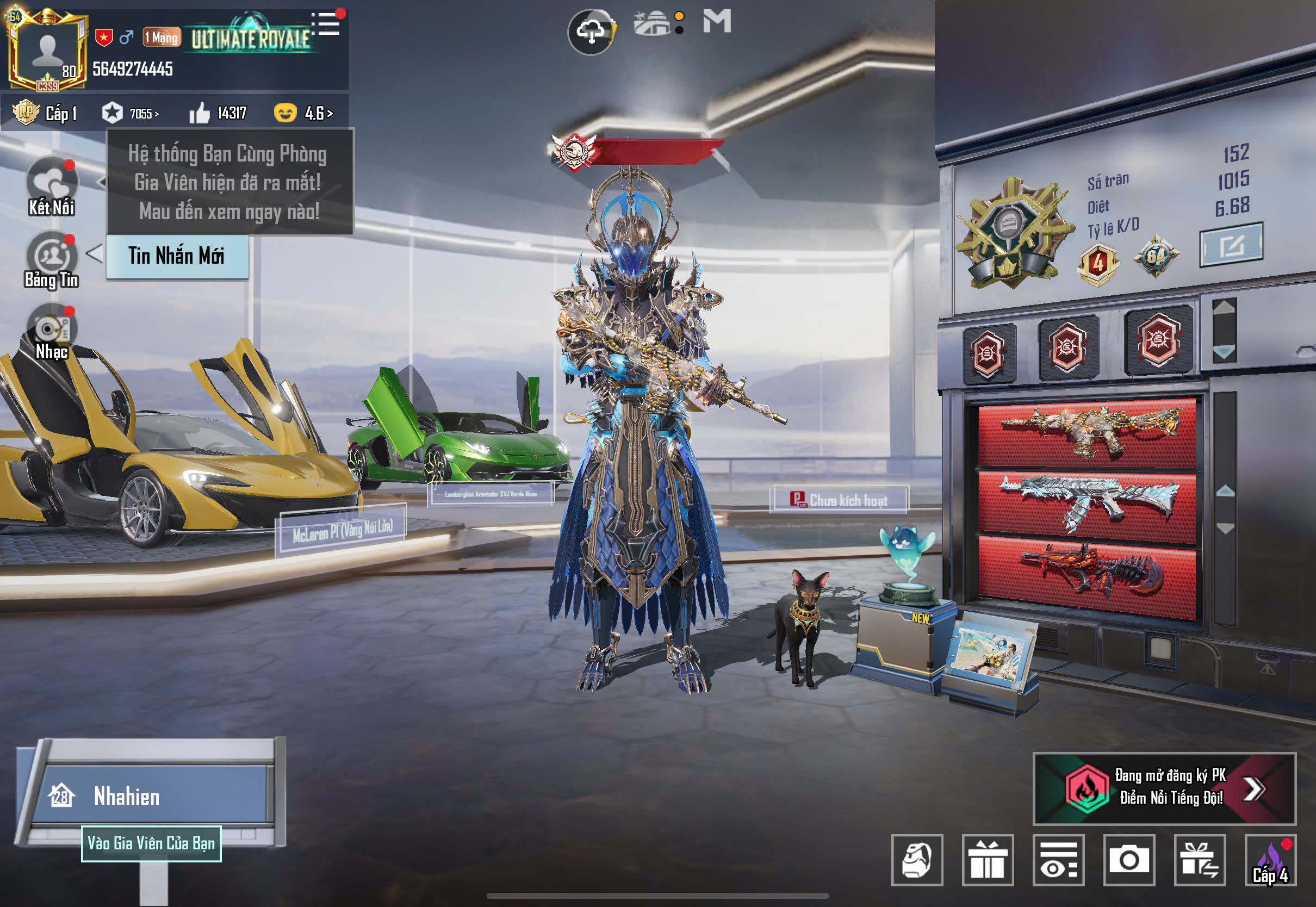Tap the cloud download icon
This screenshot has width=1316, height=907.
coord(591,31)
